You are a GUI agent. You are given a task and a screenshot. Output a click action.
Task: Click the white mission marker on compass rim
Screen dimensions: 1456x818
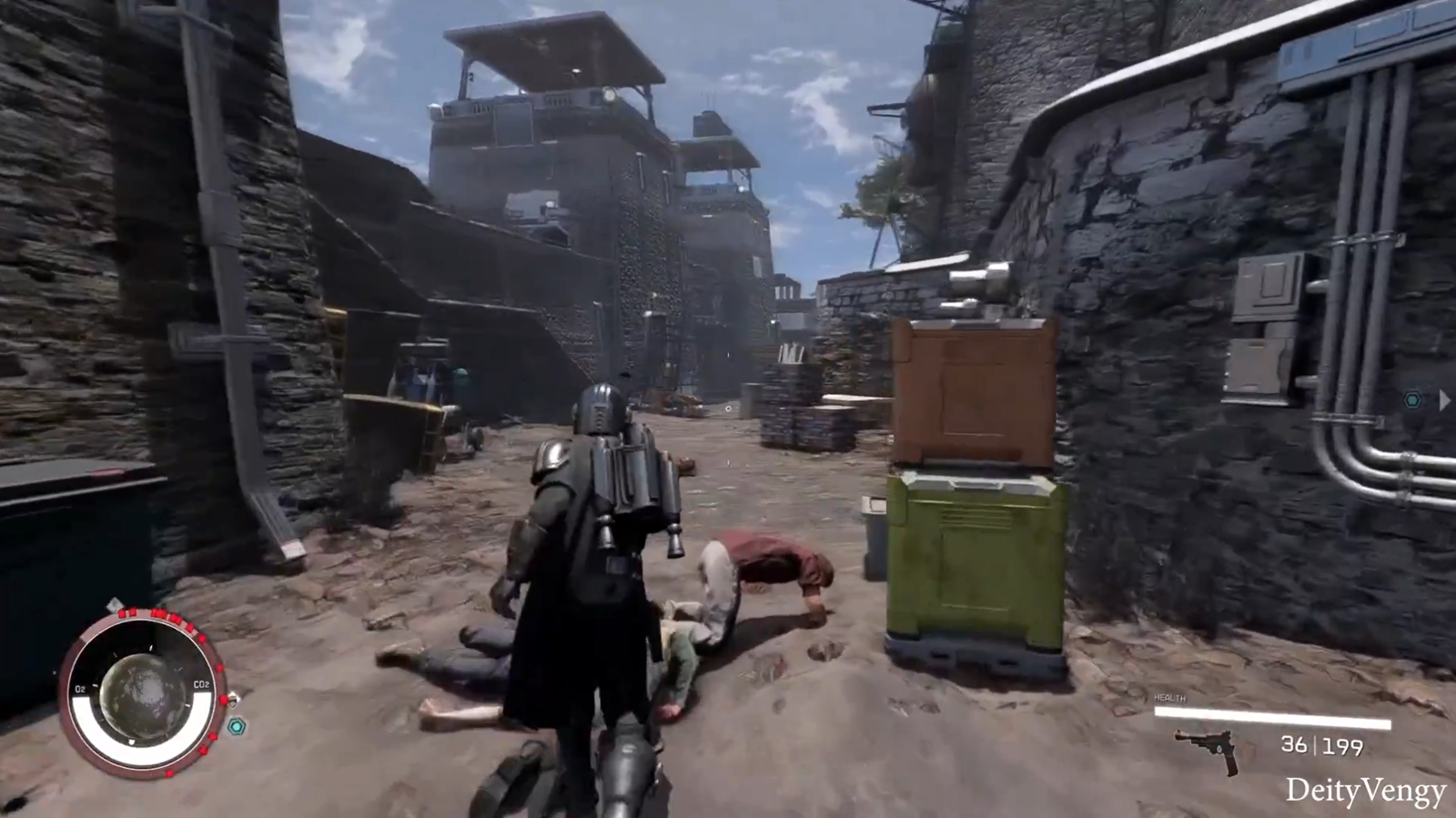[x=115, y=605]
